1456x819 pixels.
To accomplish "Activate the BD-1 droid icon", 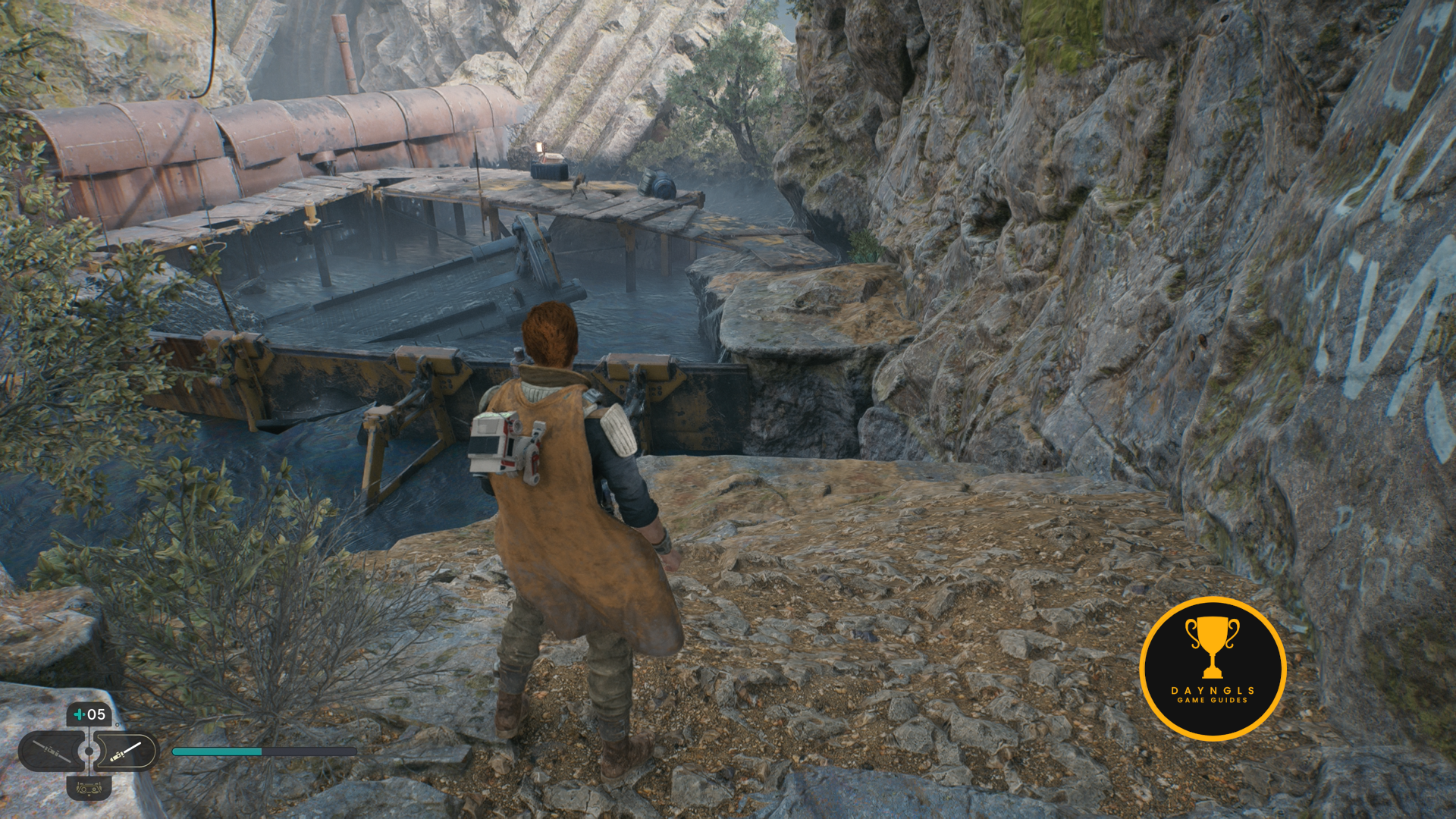I will click(89, 789).
